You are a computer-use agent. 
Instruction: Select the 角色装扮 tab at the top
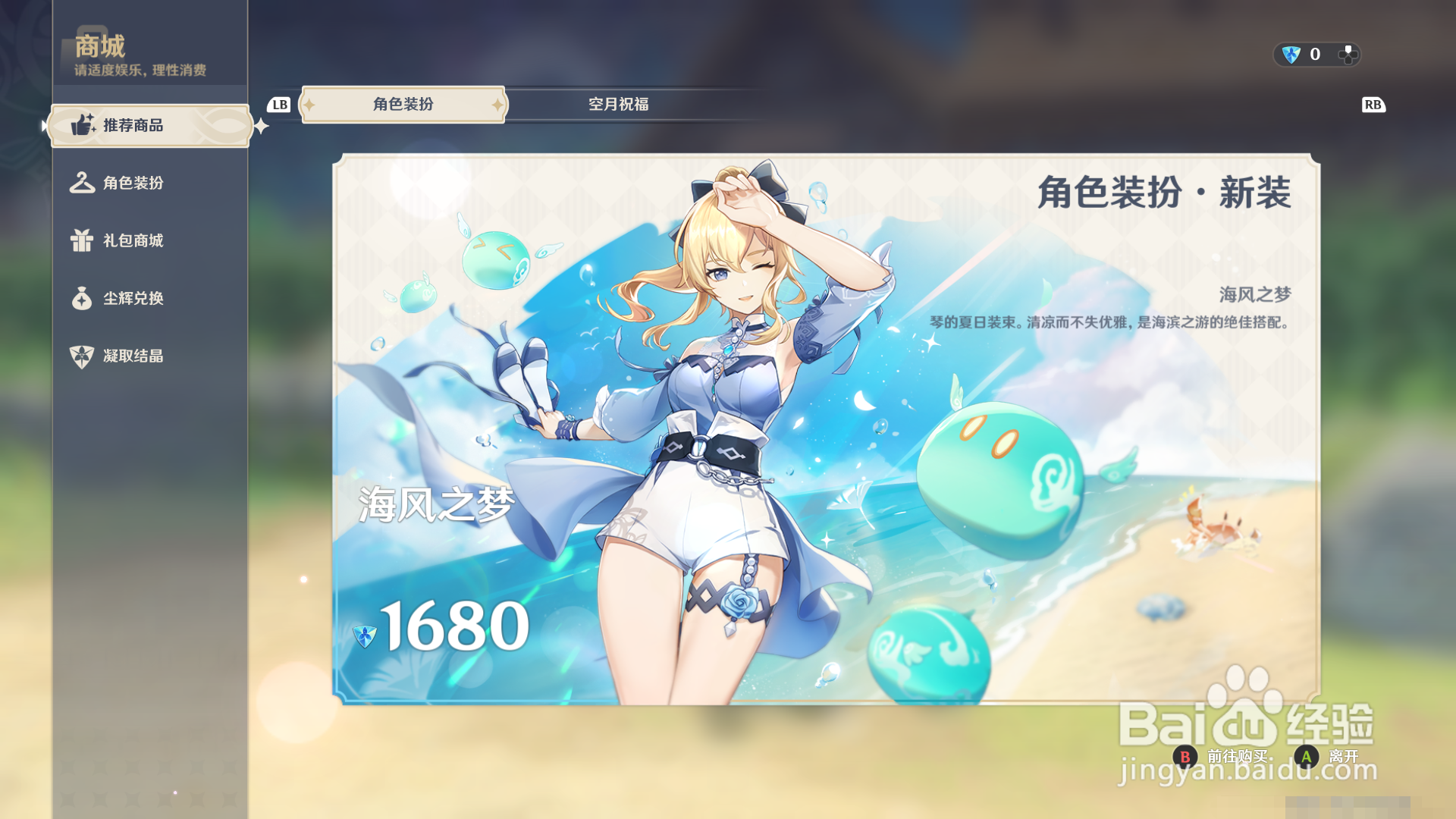(x=403, y=104)
